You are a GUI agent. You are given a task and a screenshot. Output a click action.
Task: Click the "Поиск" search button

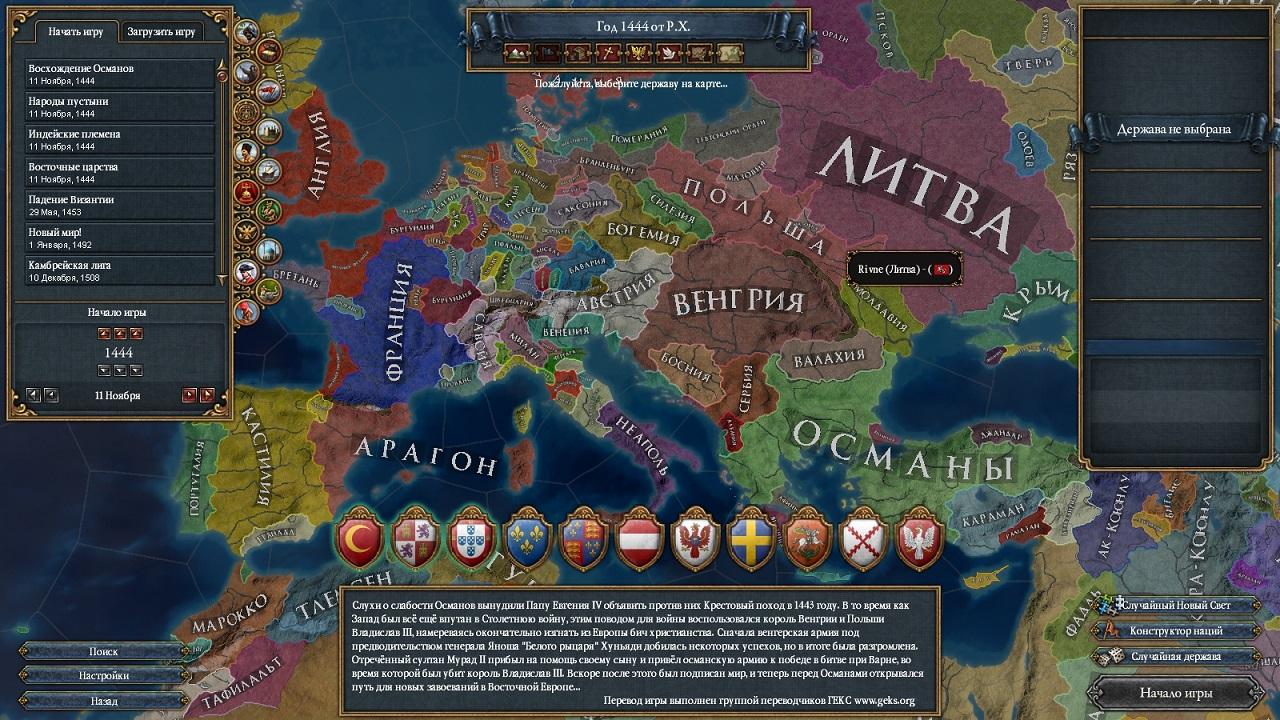click(x=104, y=651)
